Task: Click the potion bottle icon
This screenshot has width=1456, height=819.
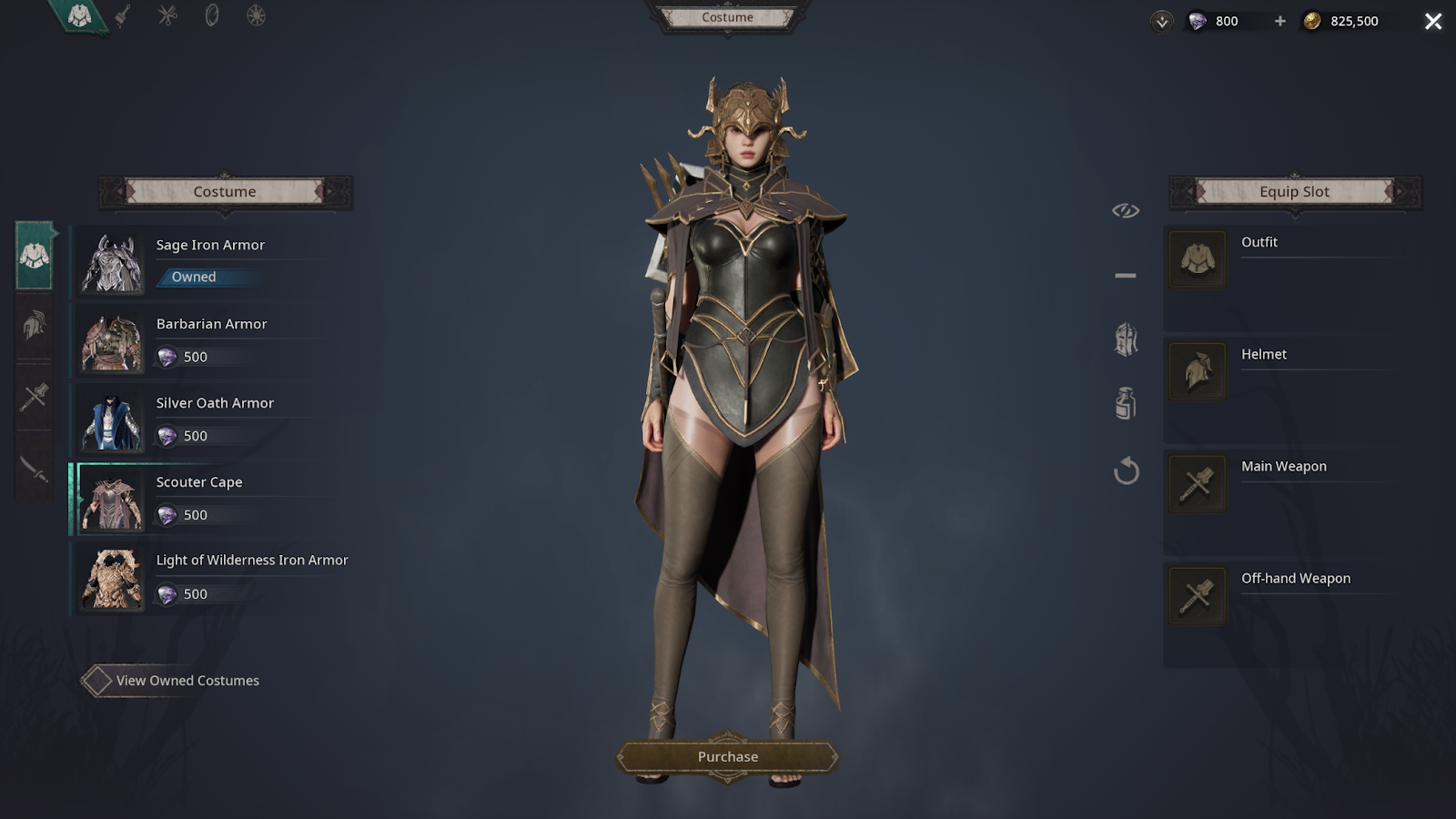Action: click(x=1126, y=403)
